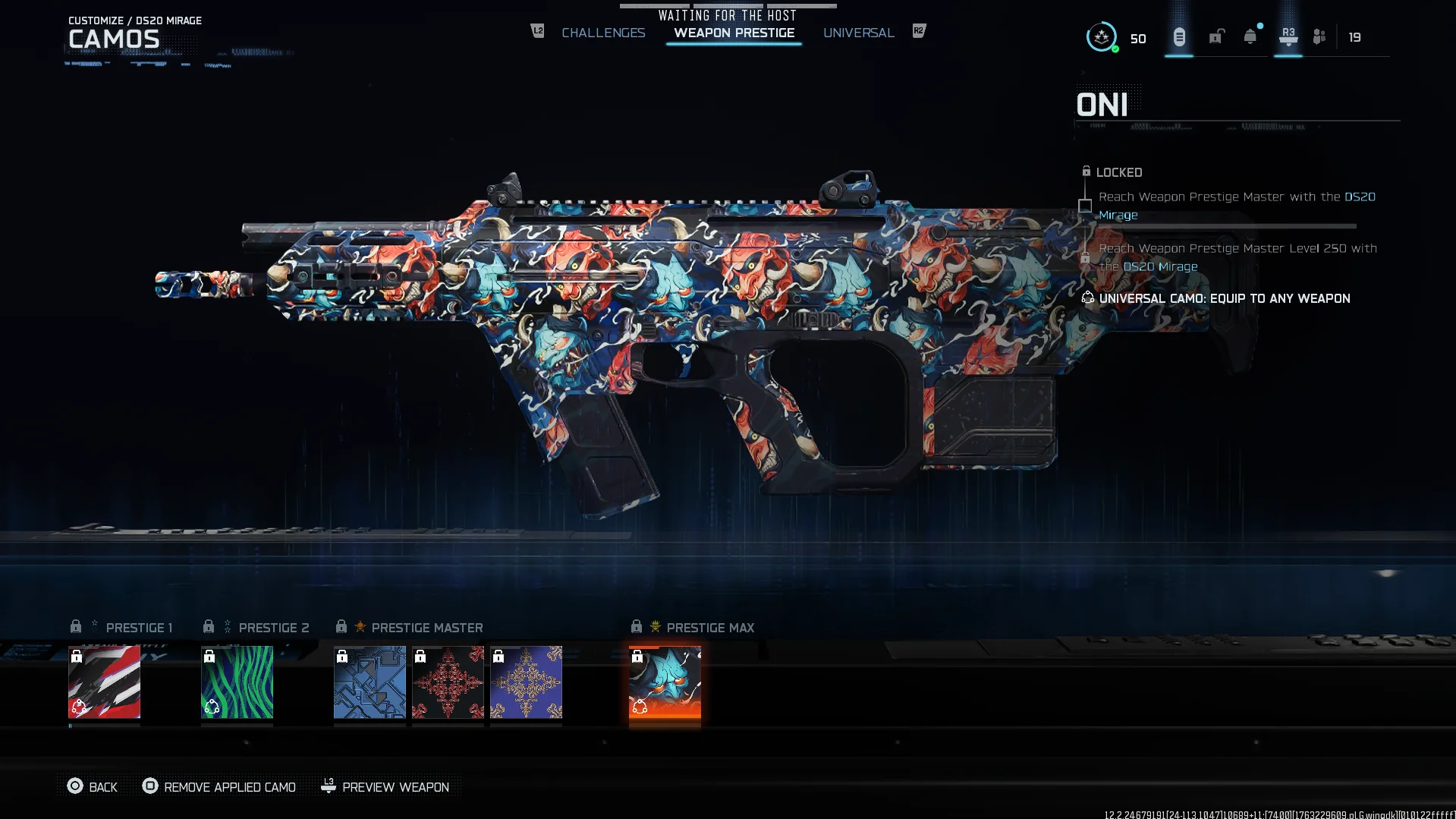The width and height of the screenshot is (1456, 819).
Task: Open the notifications bell
Action: coord(1250,36)
